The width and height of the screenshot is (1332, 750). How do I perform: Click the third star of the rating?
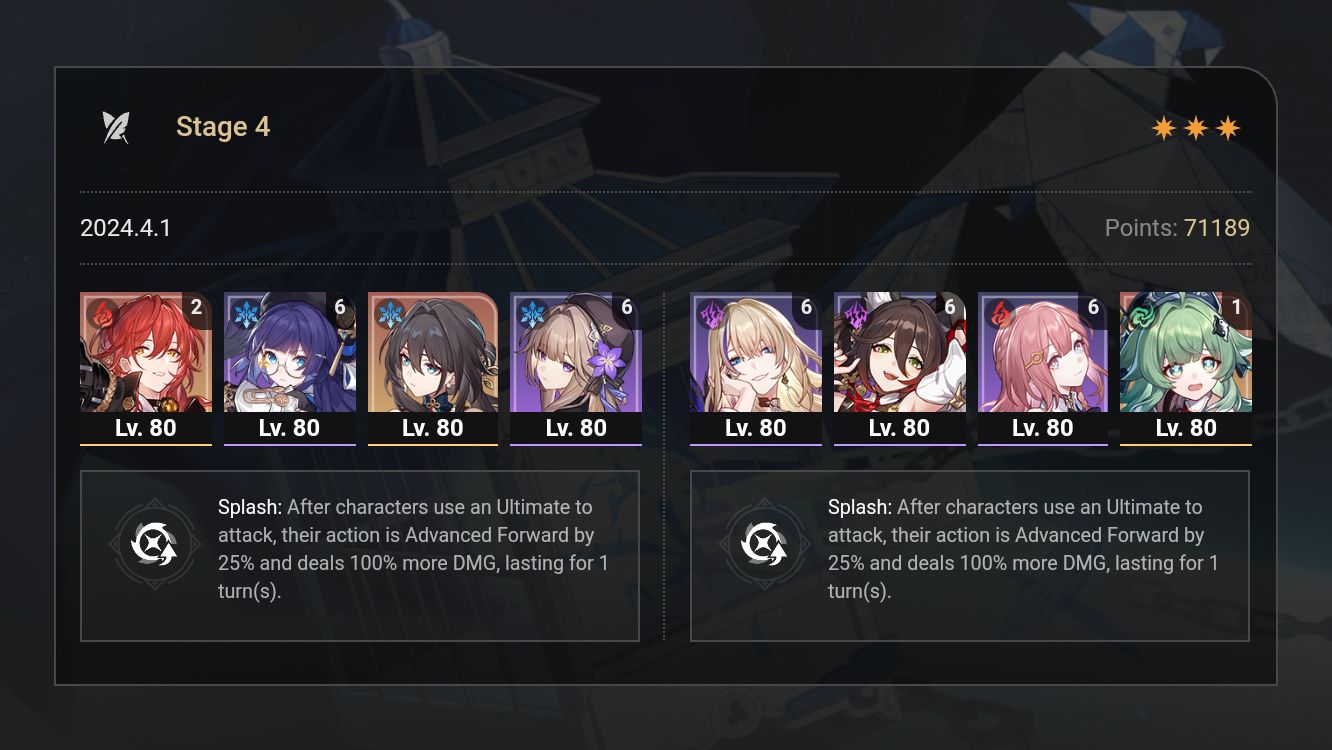pos(1229,127)
